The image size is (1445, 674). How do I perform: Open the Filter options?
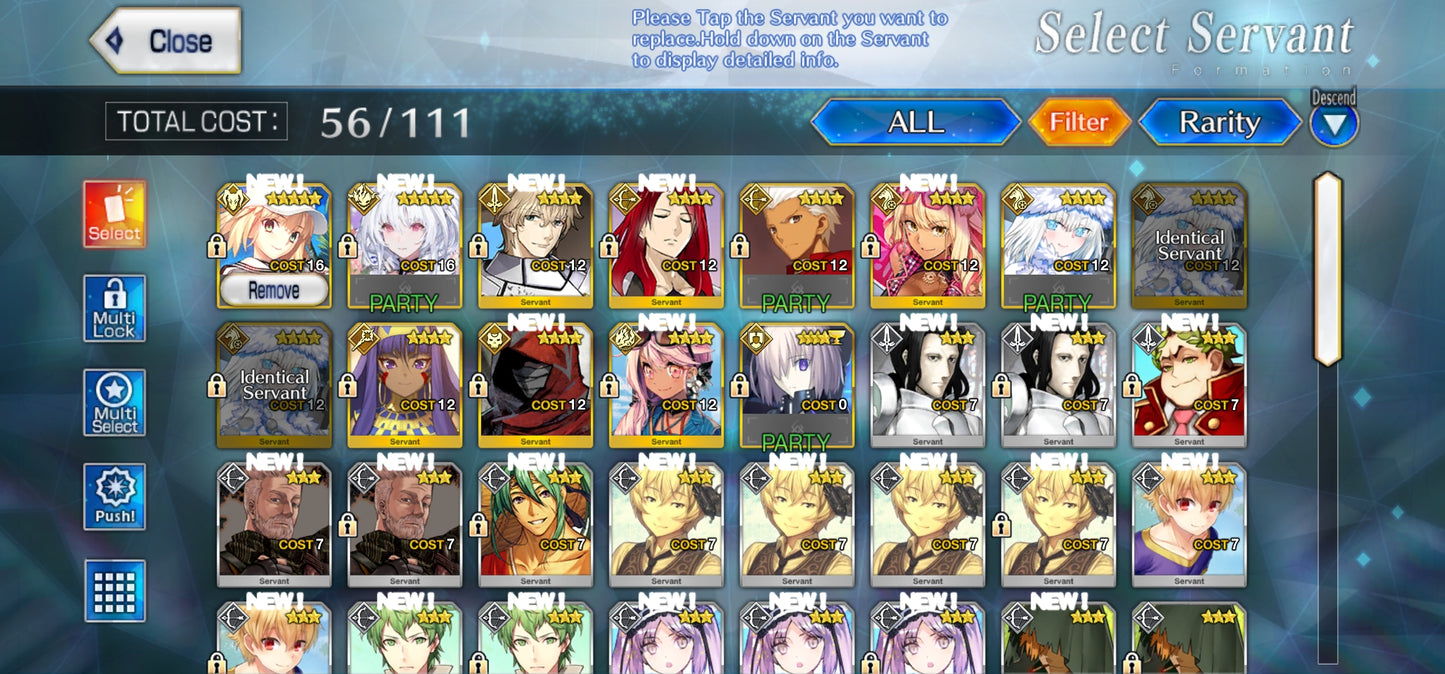pyautogui.click(x=1078, y=123)
